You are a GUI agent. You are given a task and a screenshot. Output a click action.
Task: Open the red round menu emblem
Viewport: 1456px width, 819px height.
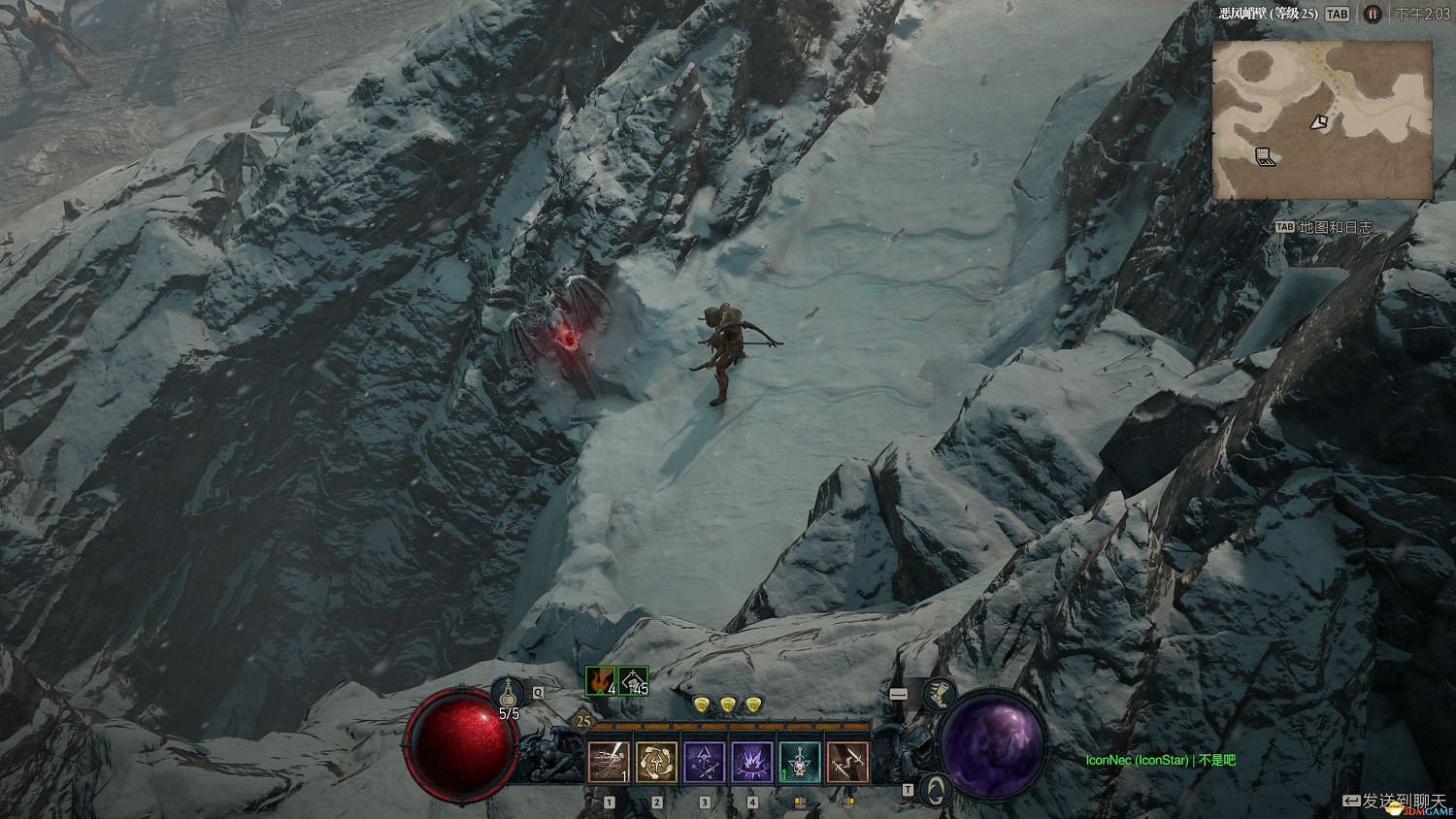click(1372, 14)
